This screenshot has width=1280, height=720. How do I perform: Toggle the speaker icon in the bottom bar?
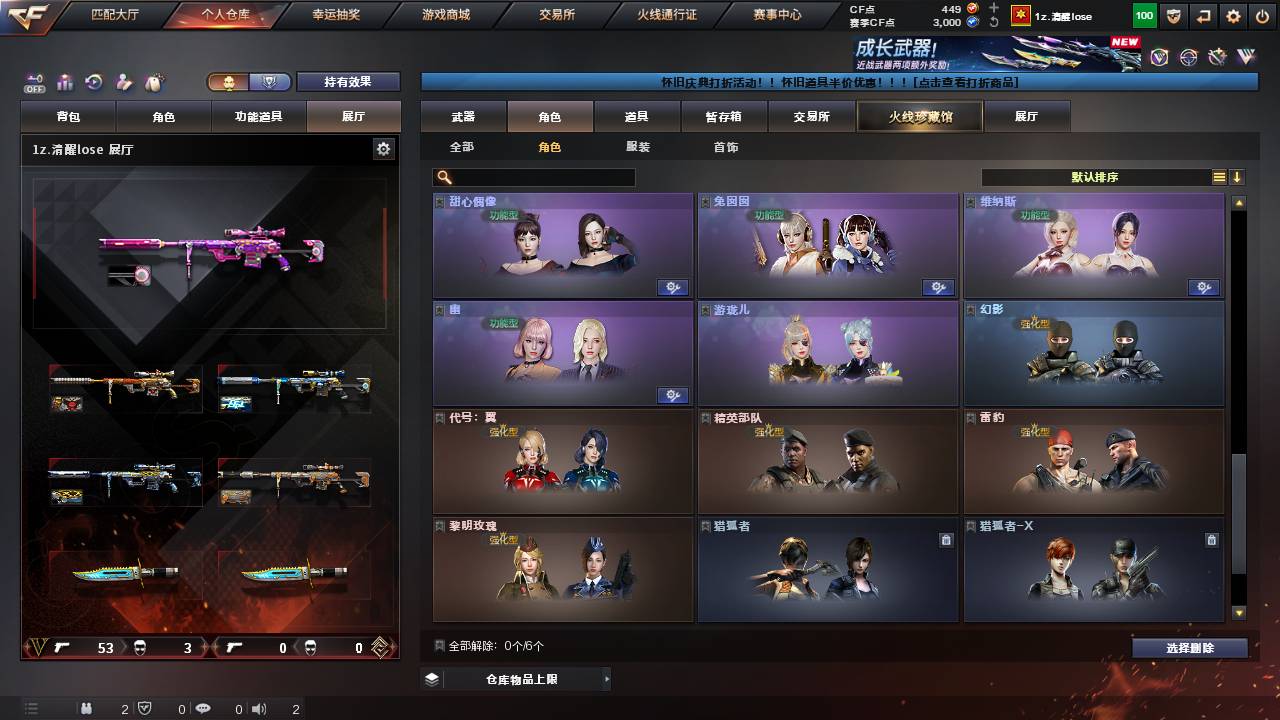(x=258, y=708)
